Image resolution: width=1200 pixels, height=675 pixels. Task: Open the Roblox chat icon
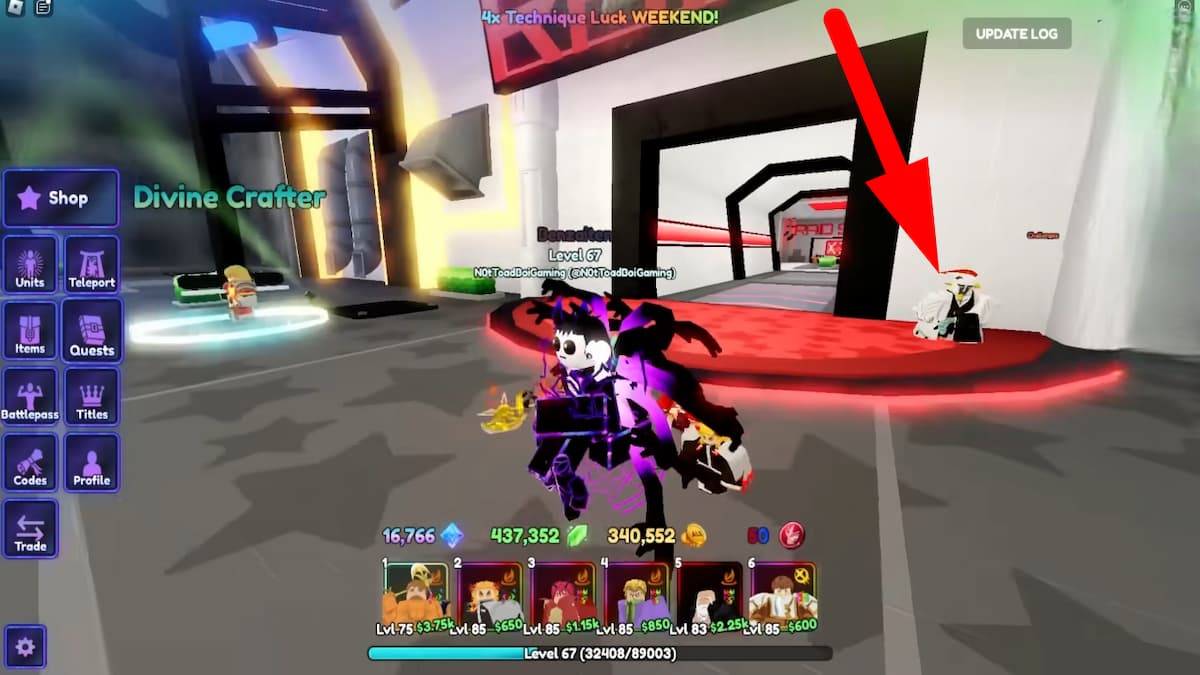click(x=43, y=8)
